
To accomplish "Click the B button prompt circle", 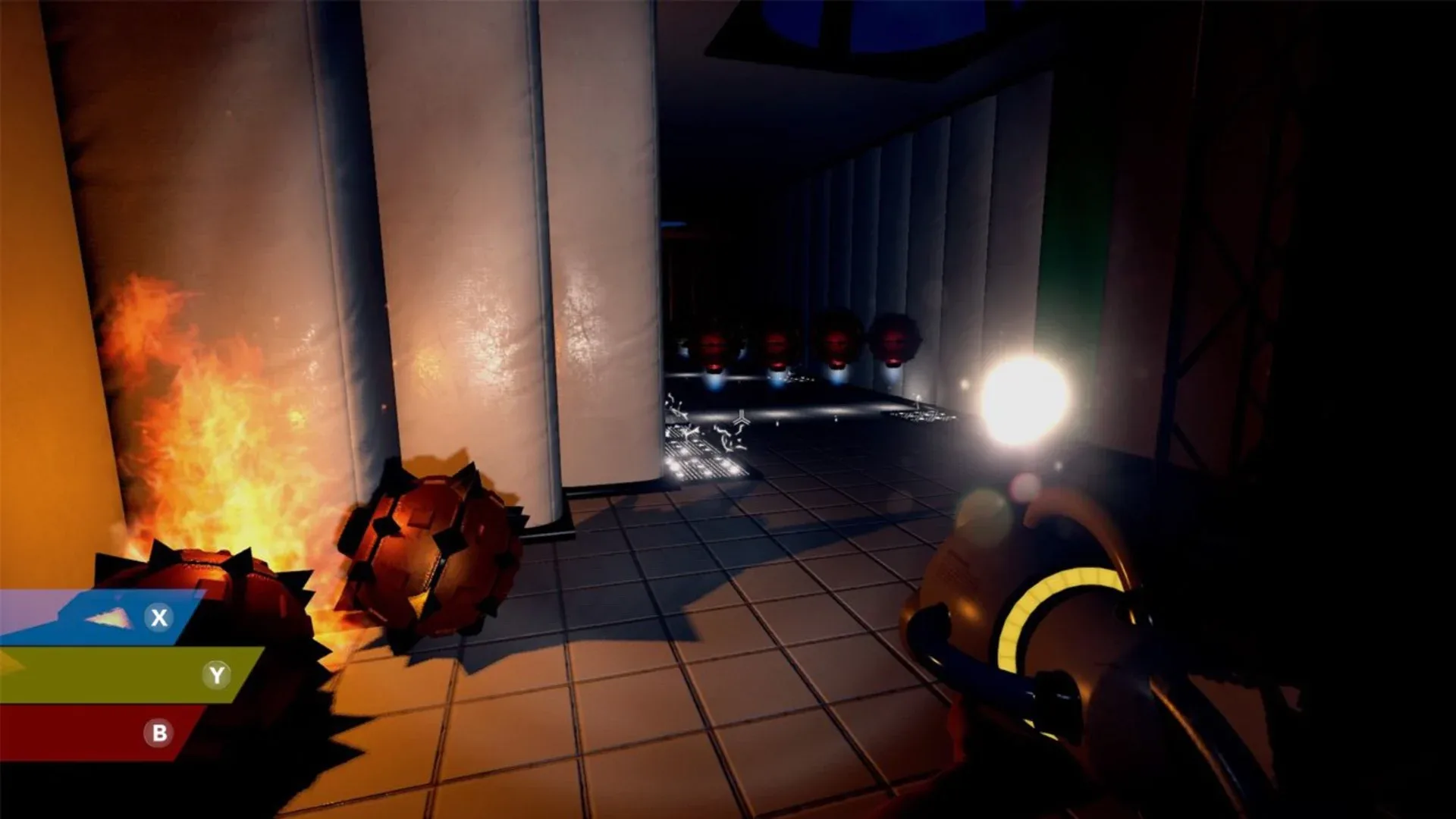I will (158, 732).
